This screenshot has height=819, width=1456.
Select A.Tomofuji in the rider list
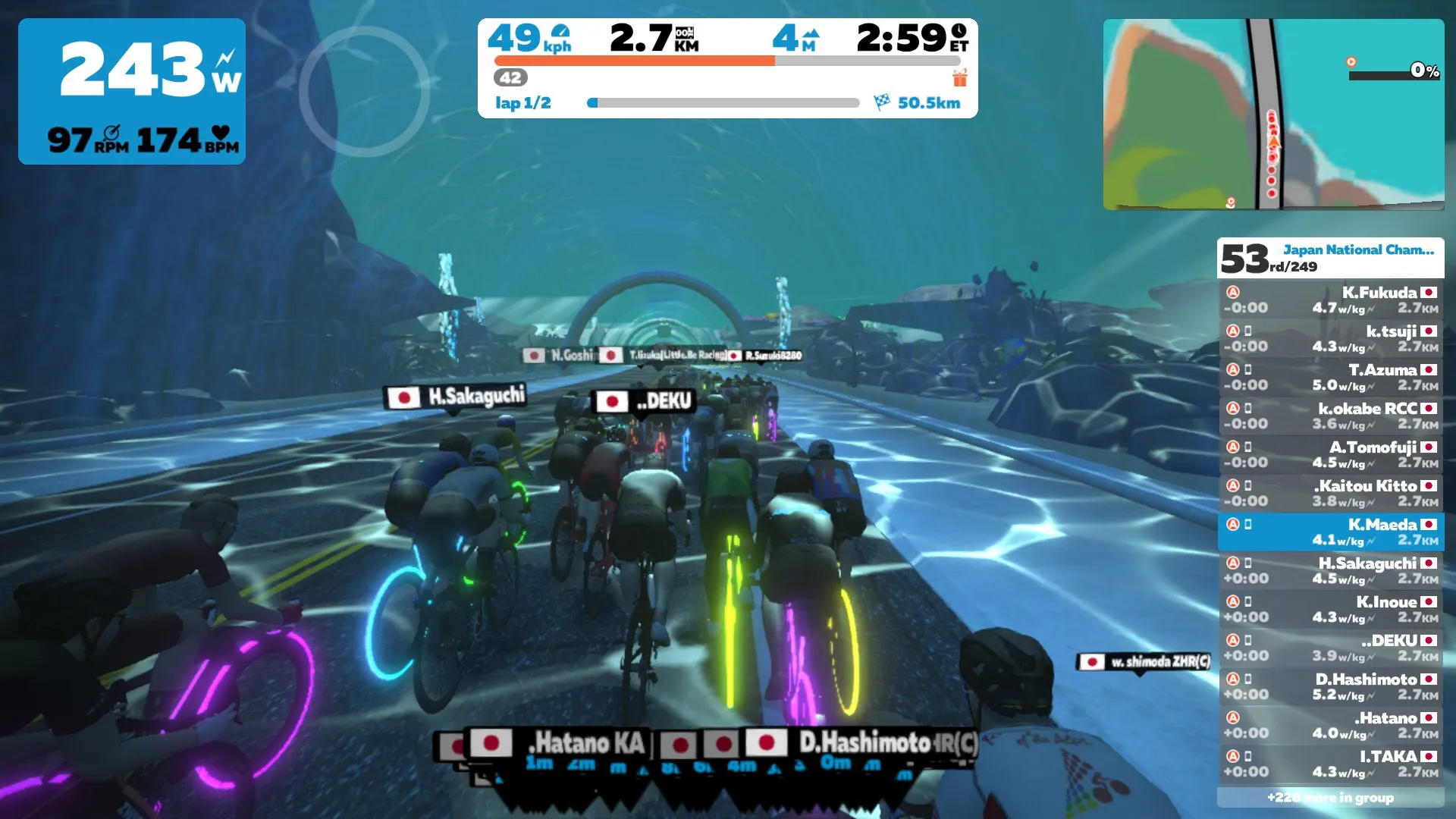pyautogui.click(x=1330, y=454)
